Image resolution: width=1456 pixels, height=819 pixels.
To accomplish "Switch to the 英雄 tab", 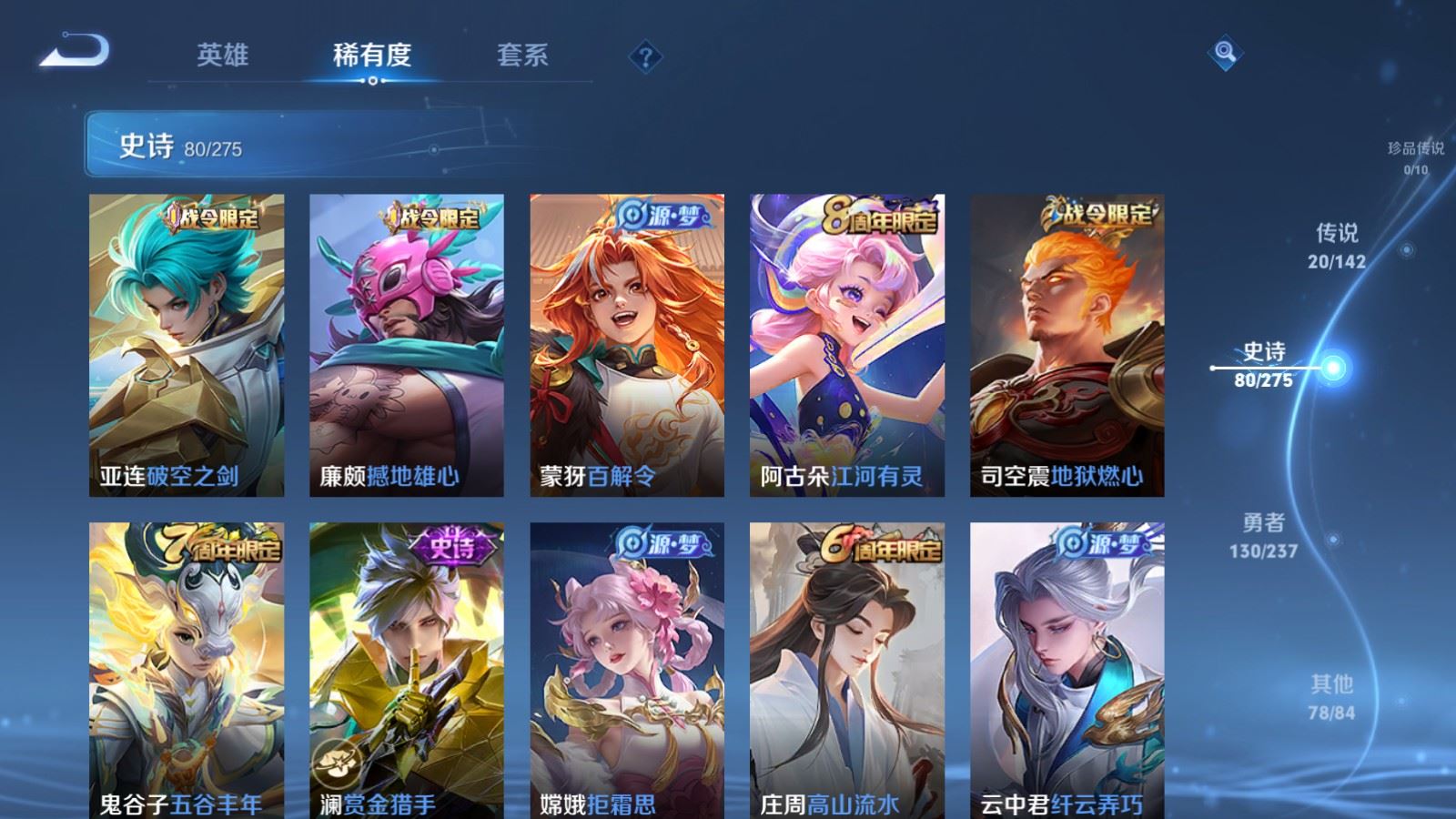I will (x=225, y=56).
